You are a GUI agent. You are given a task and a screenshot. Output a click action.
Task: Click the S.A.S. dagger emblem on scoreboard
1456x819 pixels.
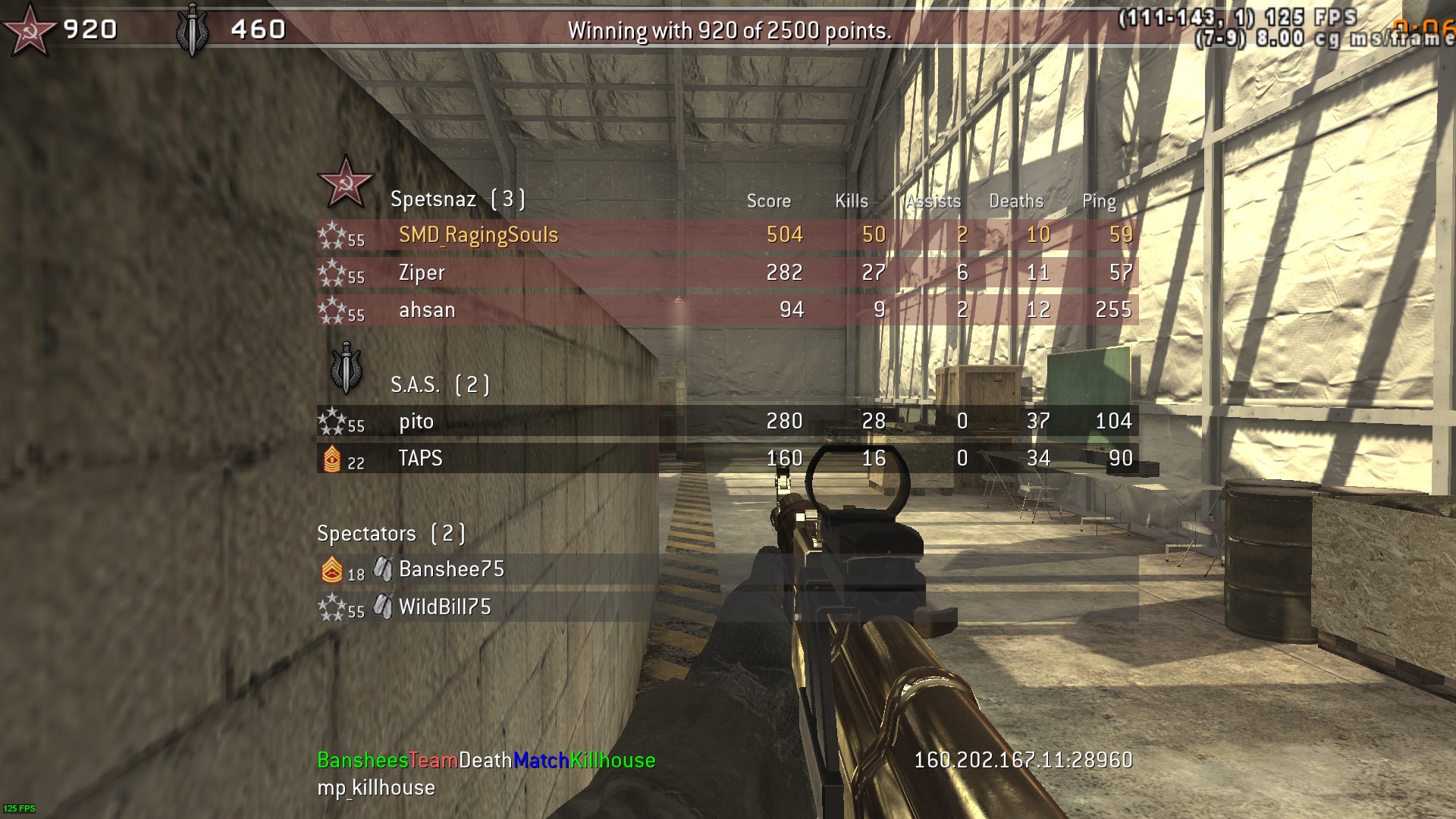(347, 369)
